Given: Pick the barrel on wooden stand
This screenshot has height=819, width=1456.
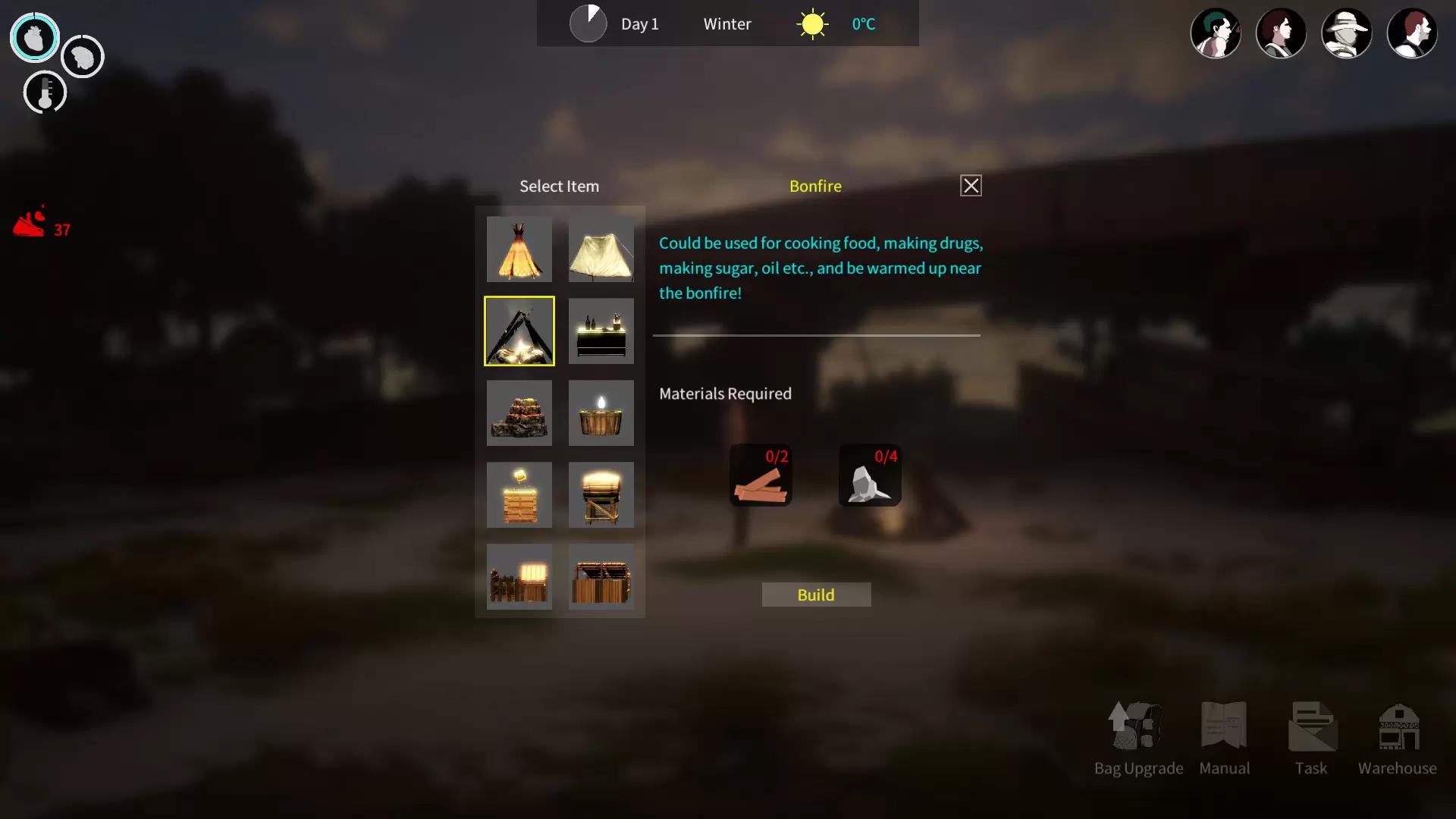Looking at the screenshot, I should (601, 495).
